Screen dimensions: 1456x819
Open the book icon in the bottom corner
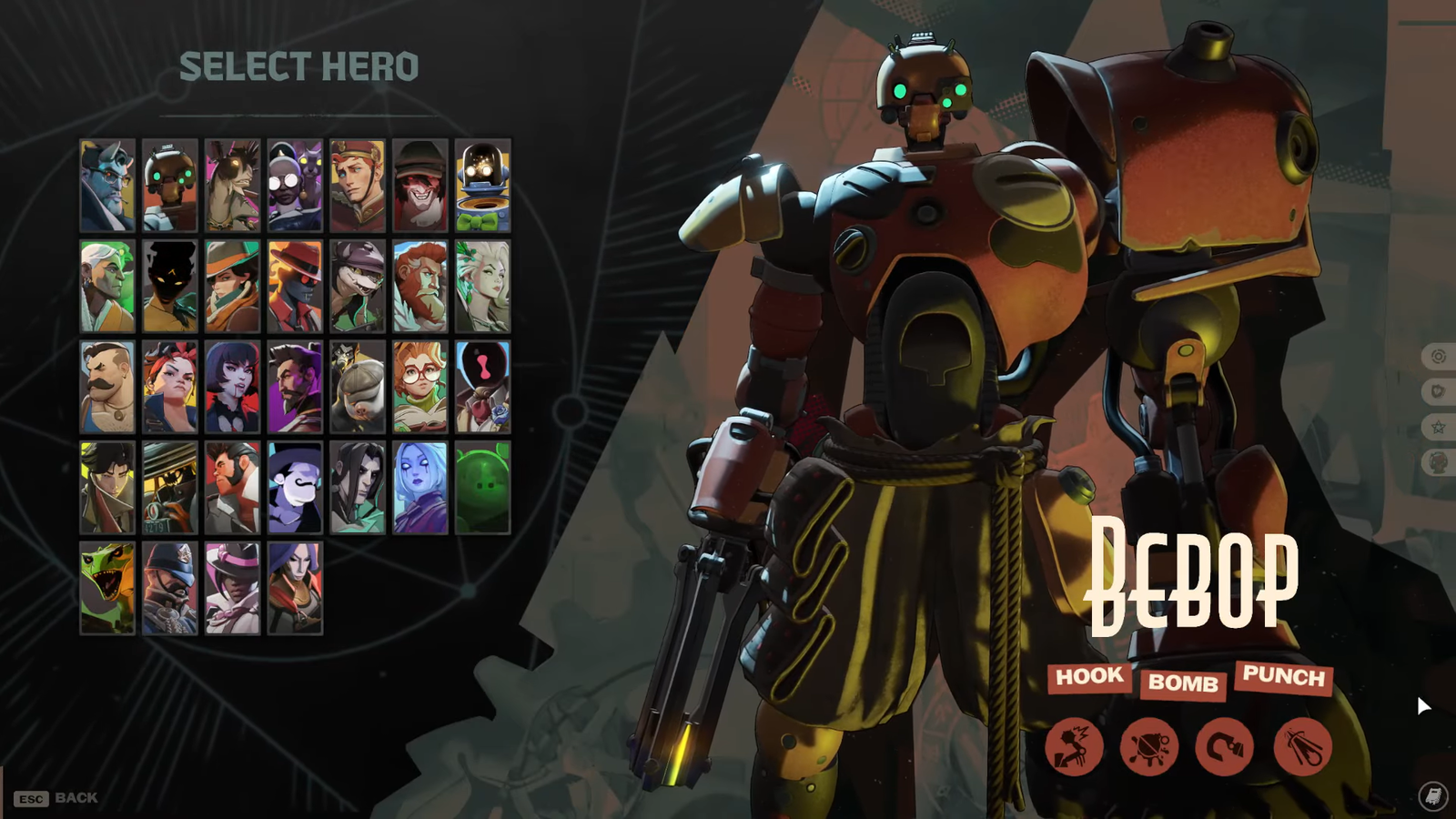1433,797
